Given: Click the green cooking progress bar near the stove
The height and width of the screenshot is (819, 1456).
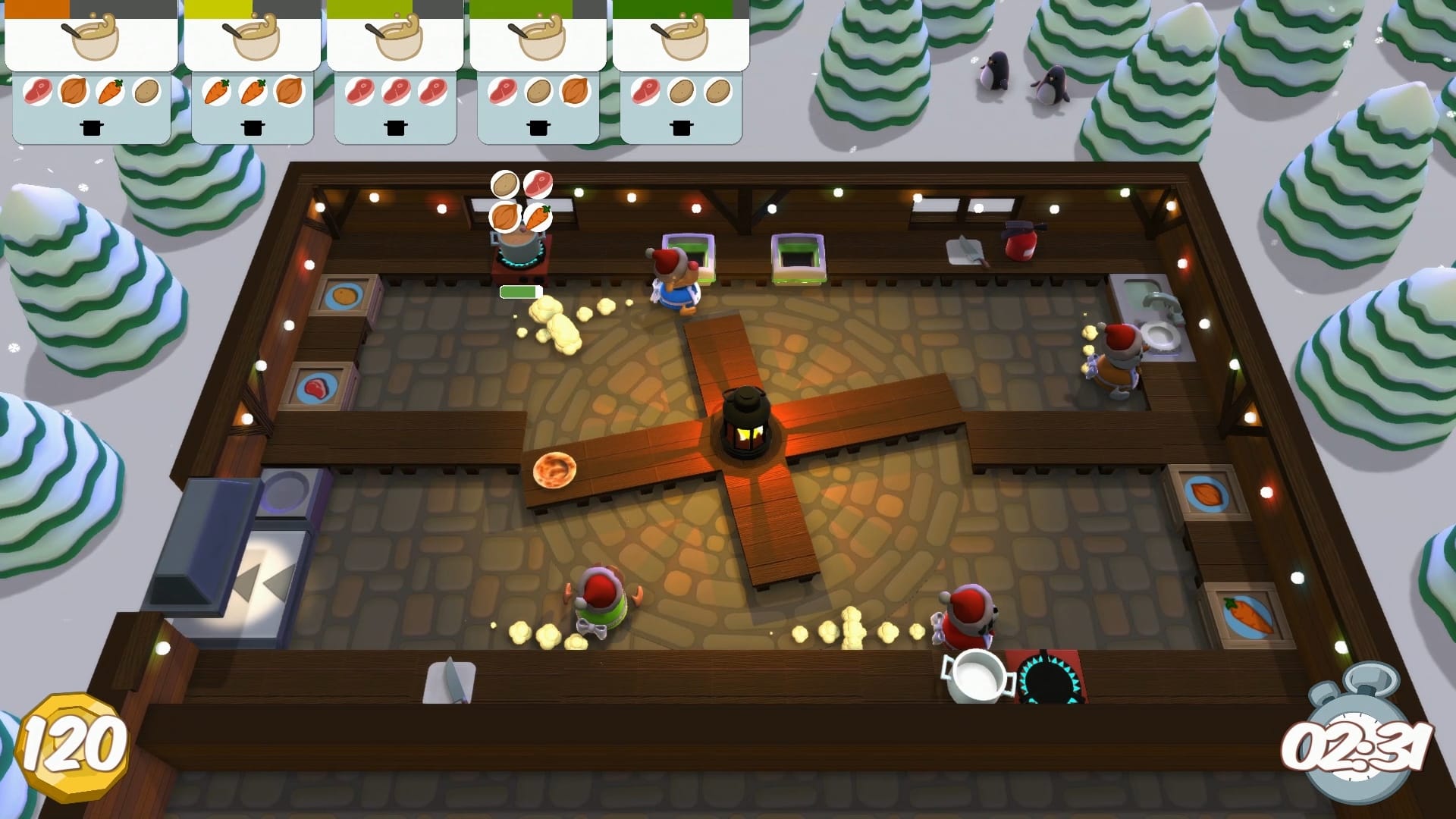Looking at the screenshot, I should [520, 290].
